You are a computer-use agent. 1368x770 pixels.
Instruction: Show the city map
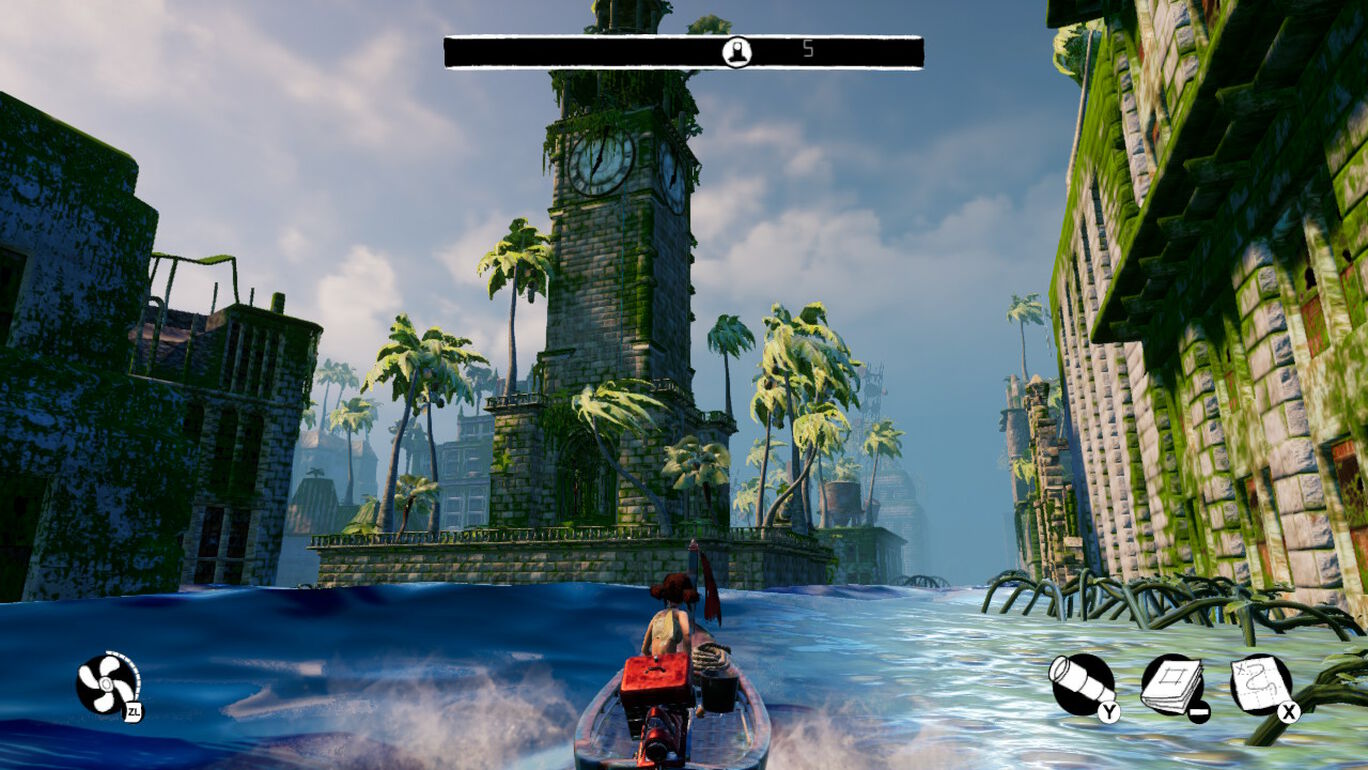pos(1261,685)
